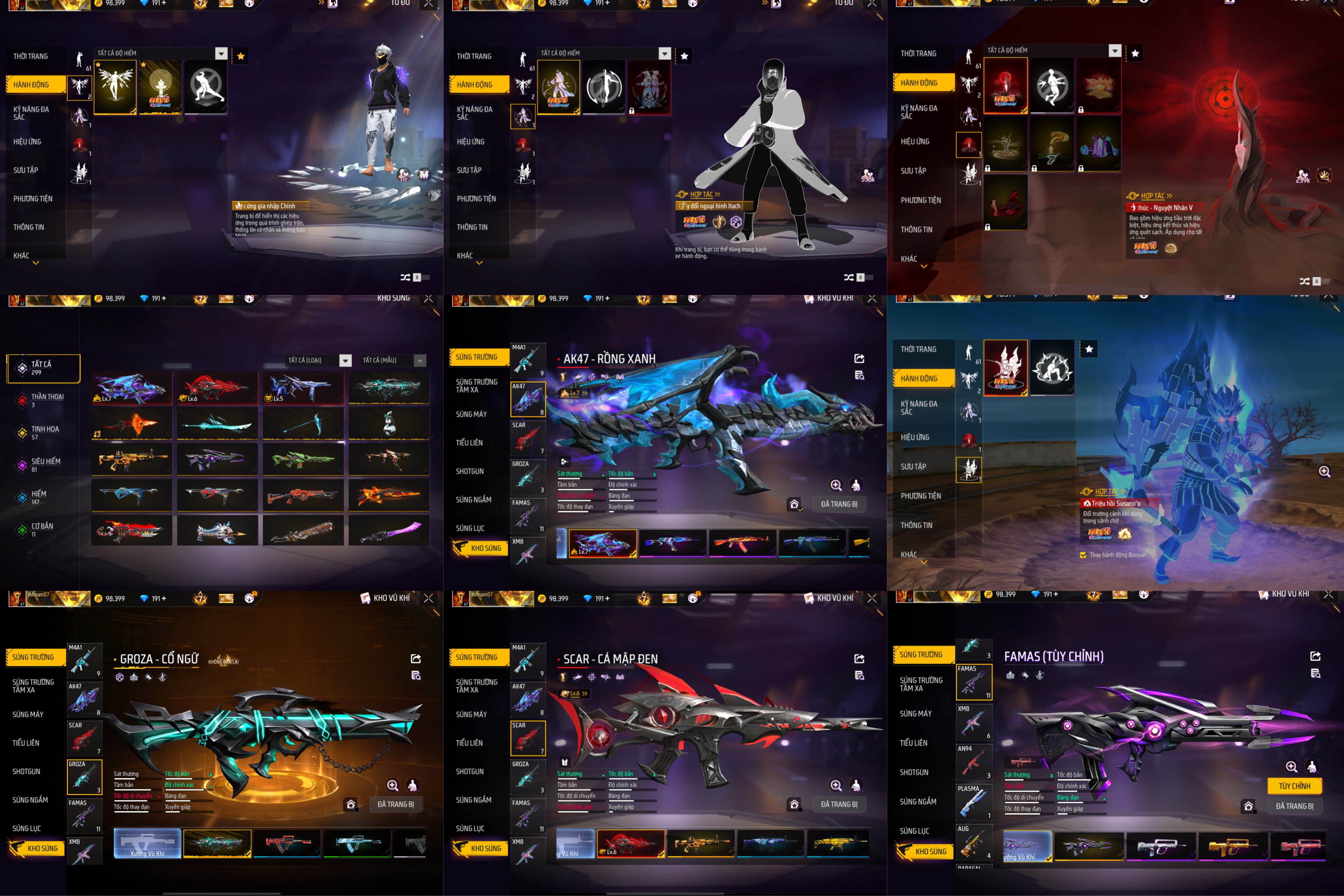
Task: Open the Tất Cả (Loại) dropdown
Action: tap(319, 361)
